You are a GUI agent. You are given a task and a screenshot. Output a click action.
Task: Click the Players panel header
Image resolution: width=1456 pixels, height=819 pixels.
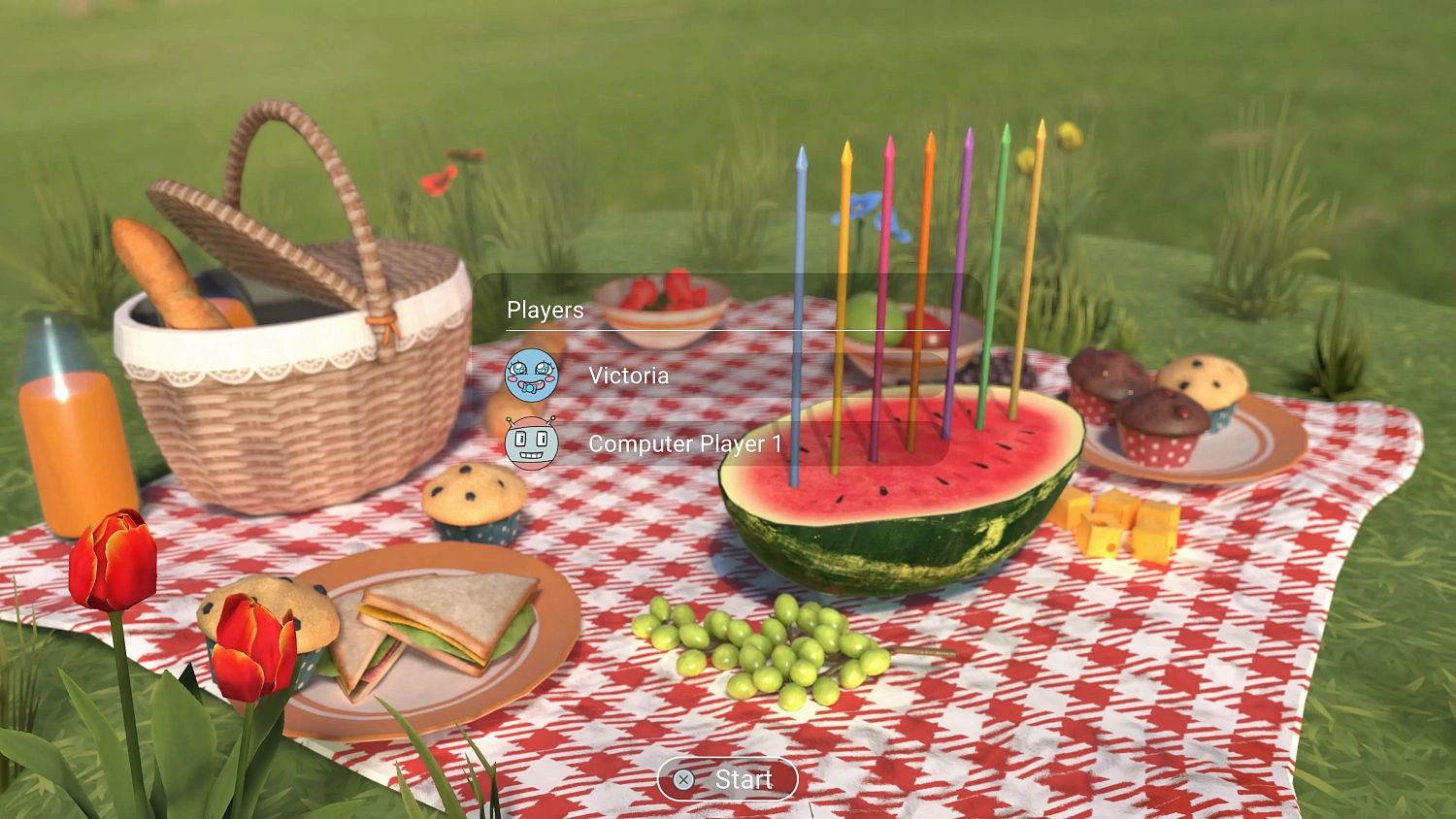coord(545,310)
